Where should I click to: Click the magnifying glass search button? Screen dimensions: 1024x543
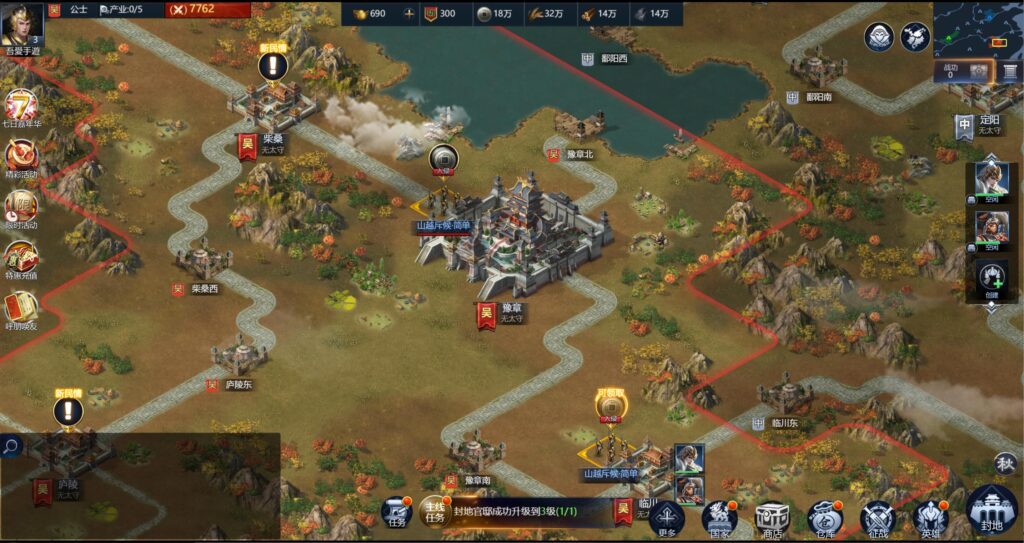coord(11,446)
